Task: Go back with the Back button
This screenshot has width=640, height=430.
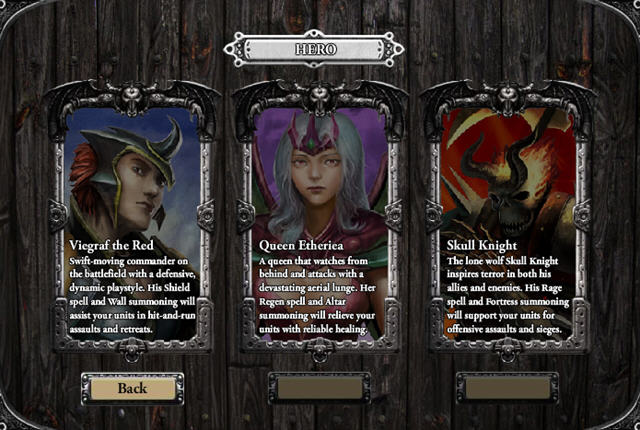Action: (131, 388)
